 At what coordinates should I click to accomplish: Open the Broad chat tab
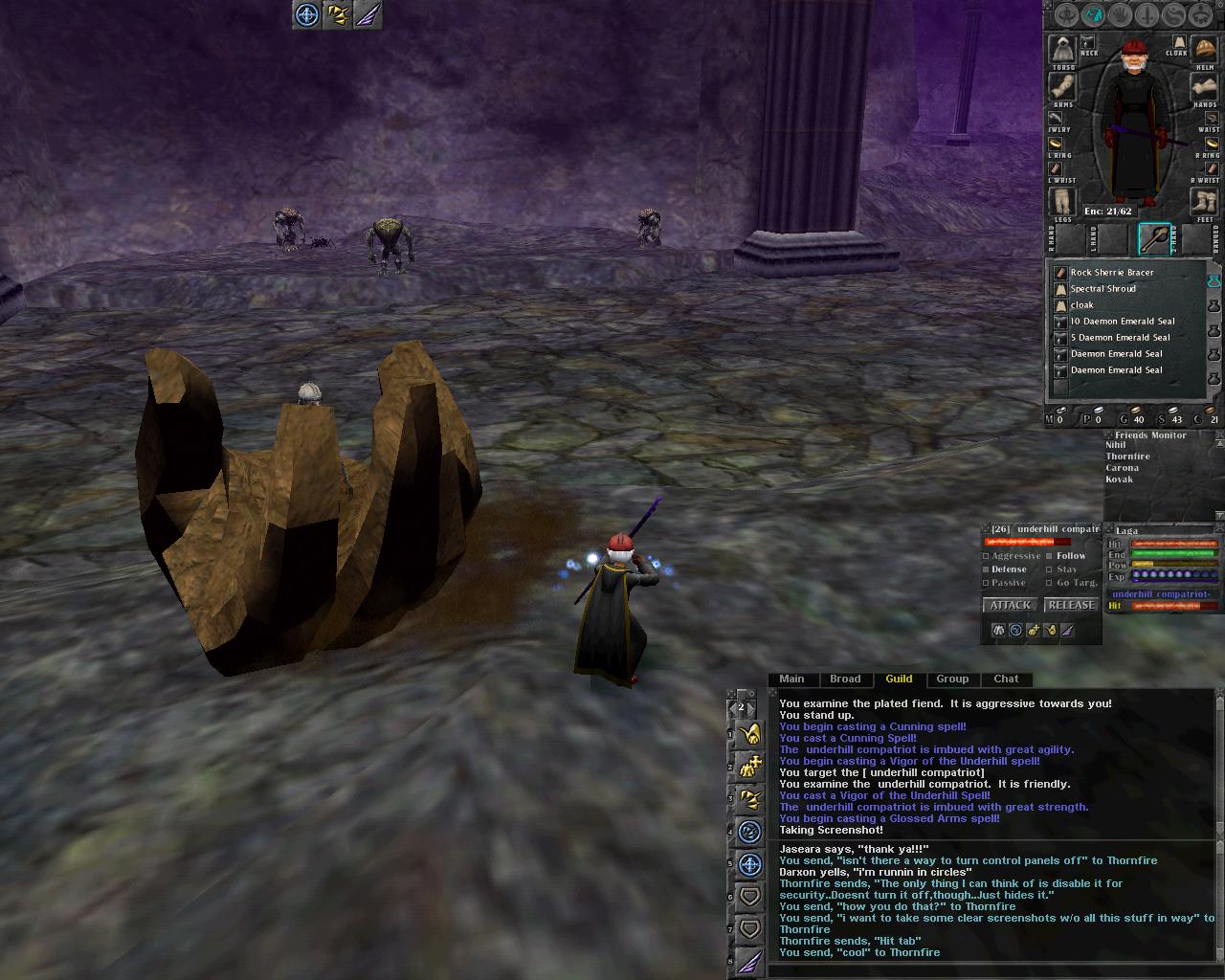(845, 679)
